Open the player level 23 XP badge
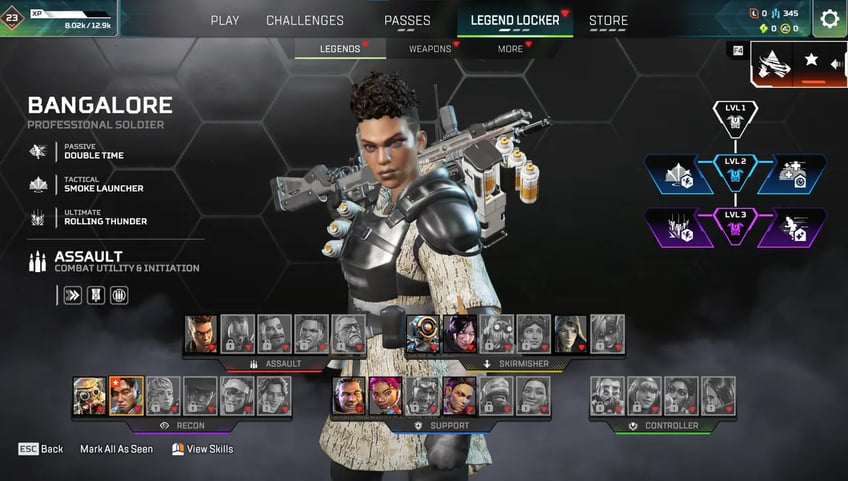The image size is (848, 481). pyautogui.click(x=13, y=17)
